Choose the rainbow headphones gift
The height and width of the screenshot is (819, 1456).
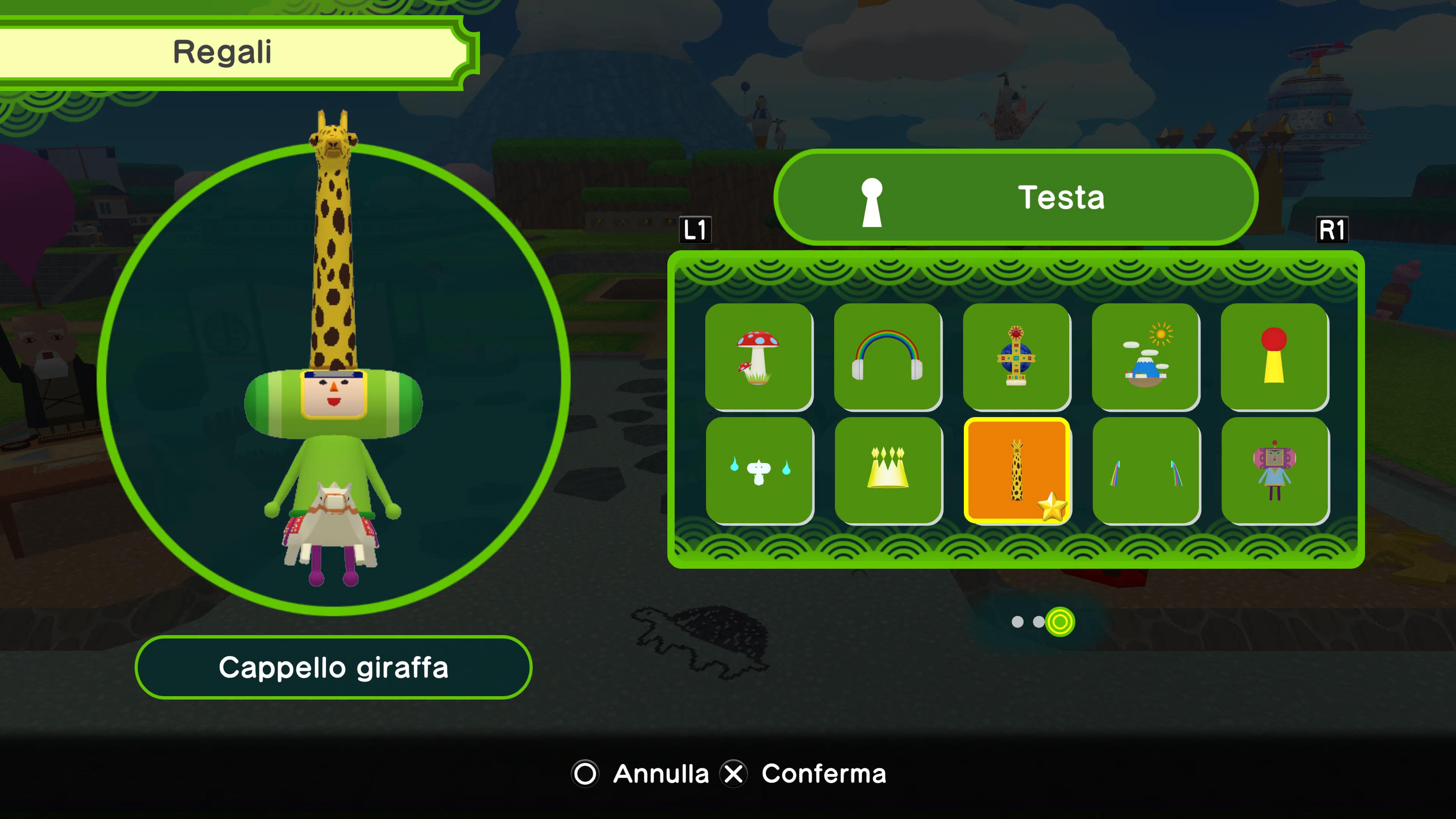point(887,357)
